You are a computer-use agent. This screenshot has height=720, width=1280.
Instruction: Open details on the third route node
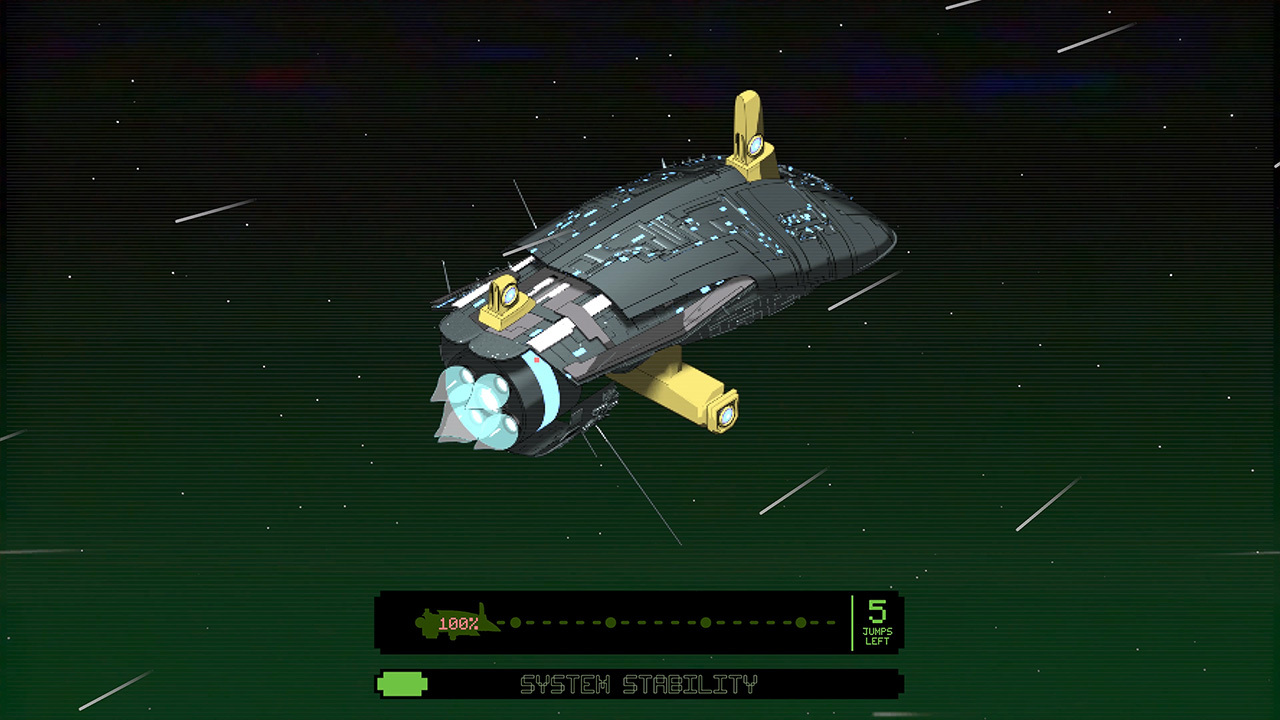705,620
